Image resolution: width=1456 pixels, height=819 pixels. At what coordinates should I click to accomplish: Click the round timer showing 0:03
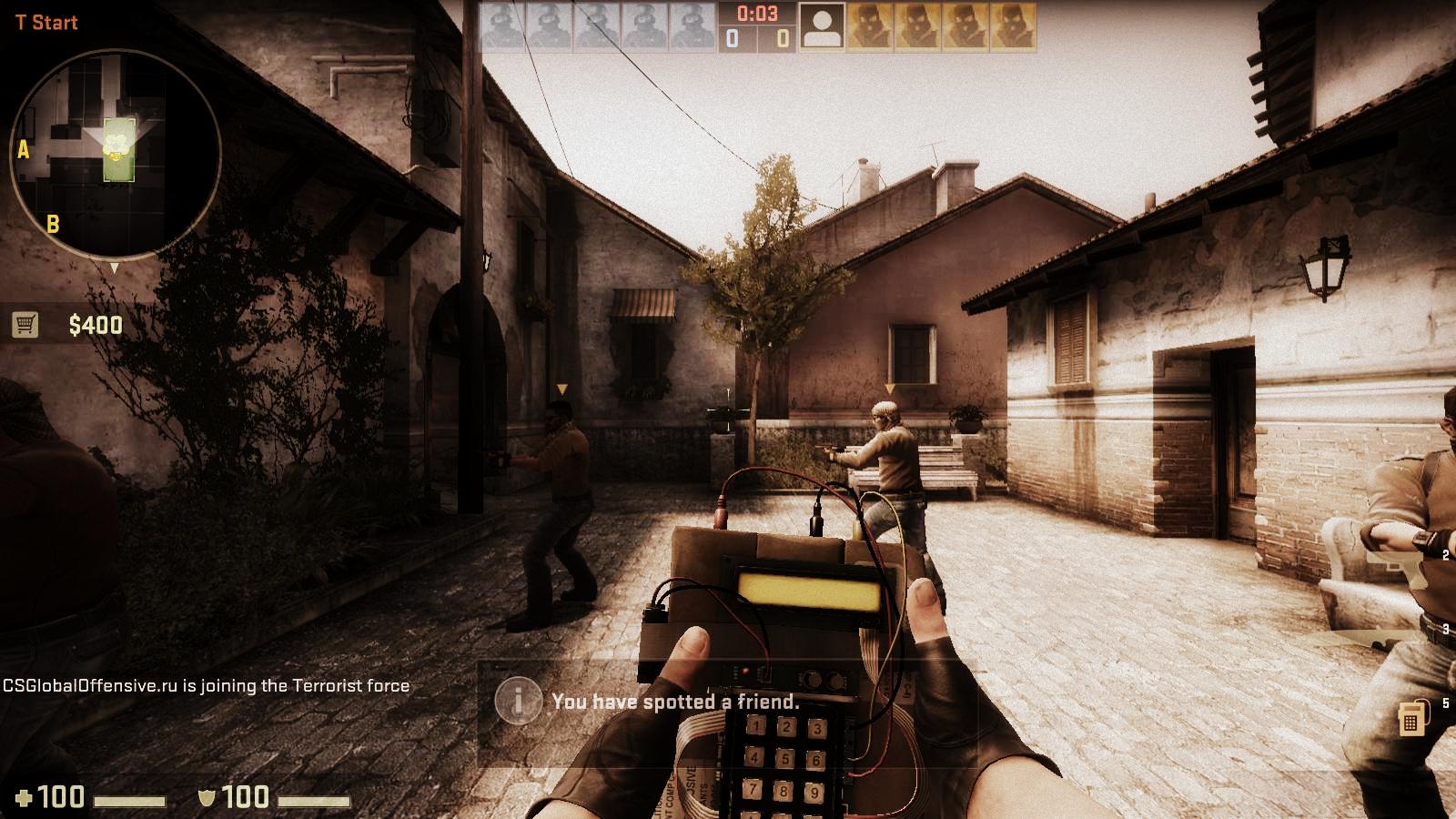coord(757,14)
